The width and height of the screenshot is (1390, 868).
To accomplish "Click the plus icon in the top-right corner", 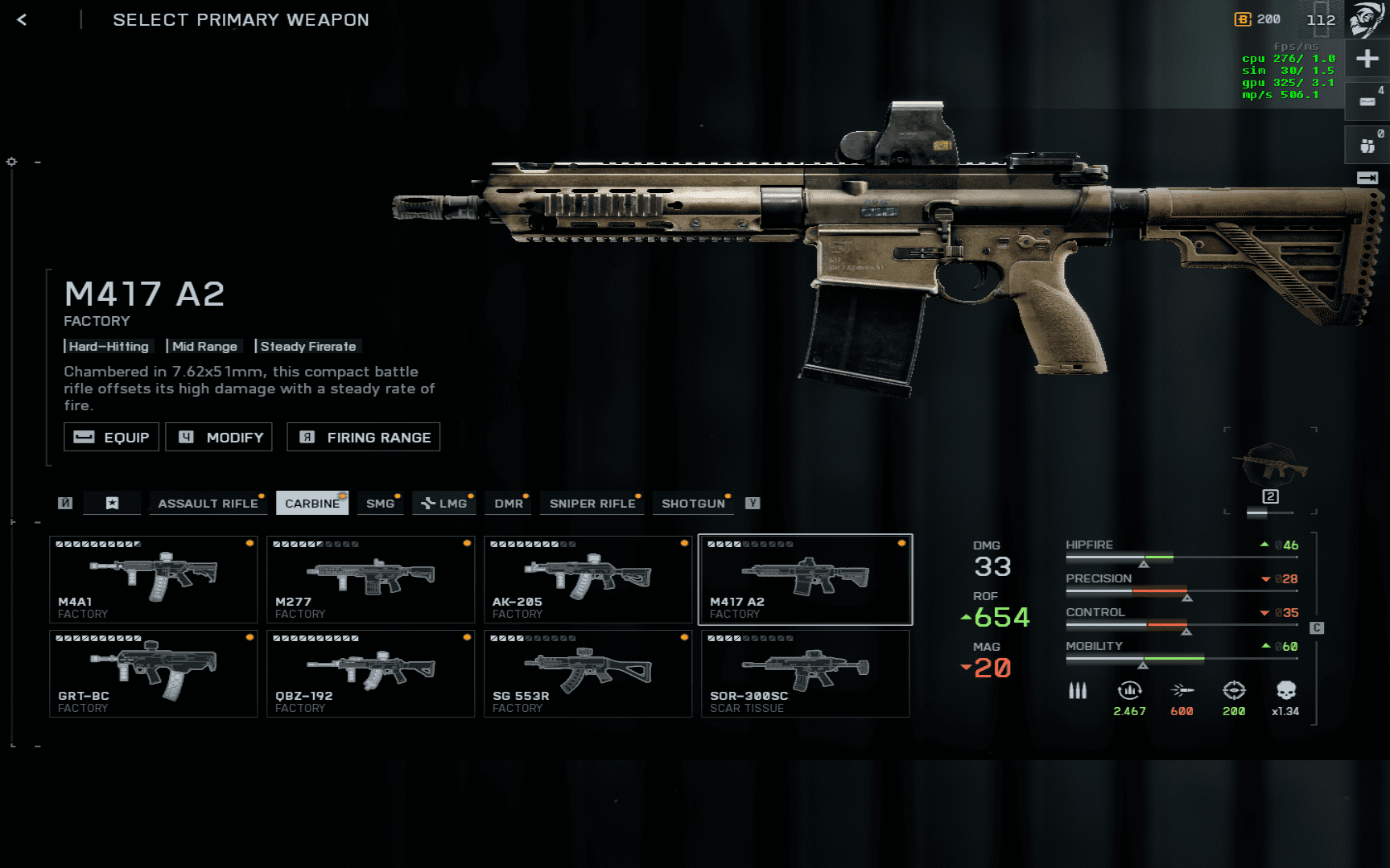I will (1367, 59).
